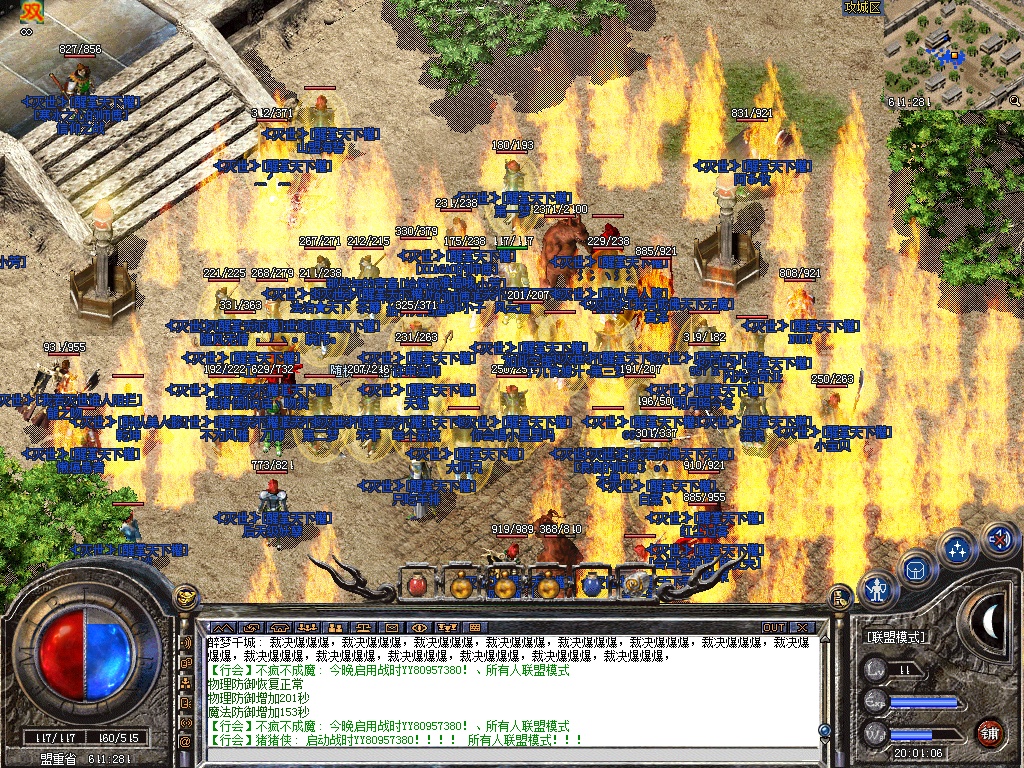
Task: Open the mail envelope toolbar button
Action: 391,627
